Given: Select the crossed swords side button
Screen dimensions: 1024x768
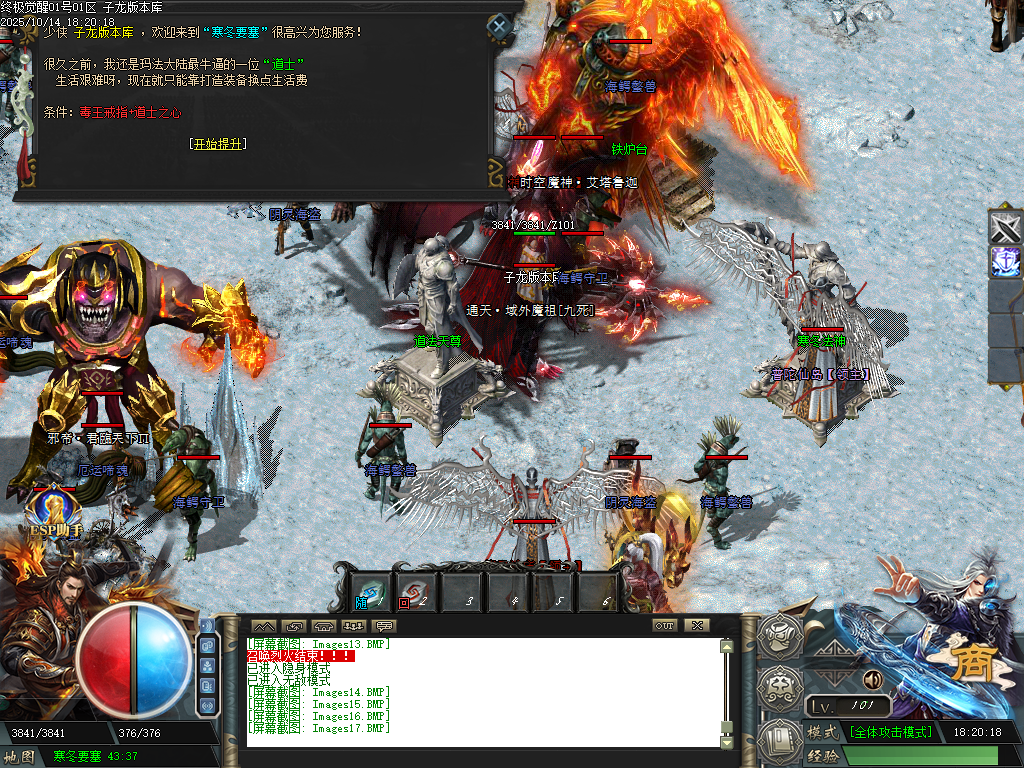Looking at the screenshot, I should [1005, 227].
